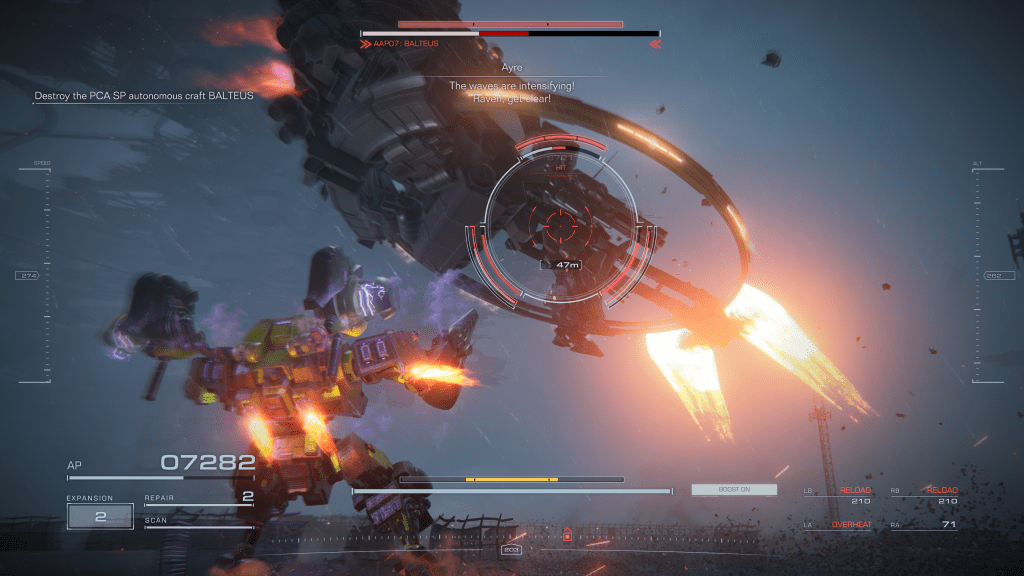1024x576 pixels.
Task: Choose the overheated LA weapon slot
Action: click(x=838, y=524)
